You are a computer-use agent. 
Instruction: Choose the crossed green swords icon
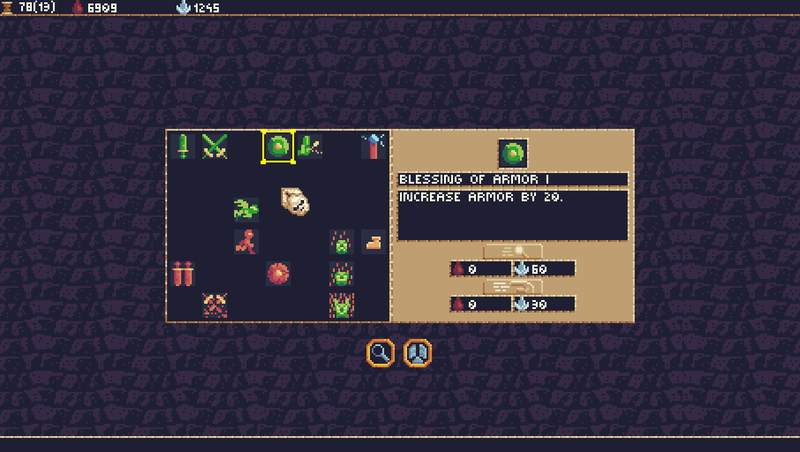click(214, 146)
